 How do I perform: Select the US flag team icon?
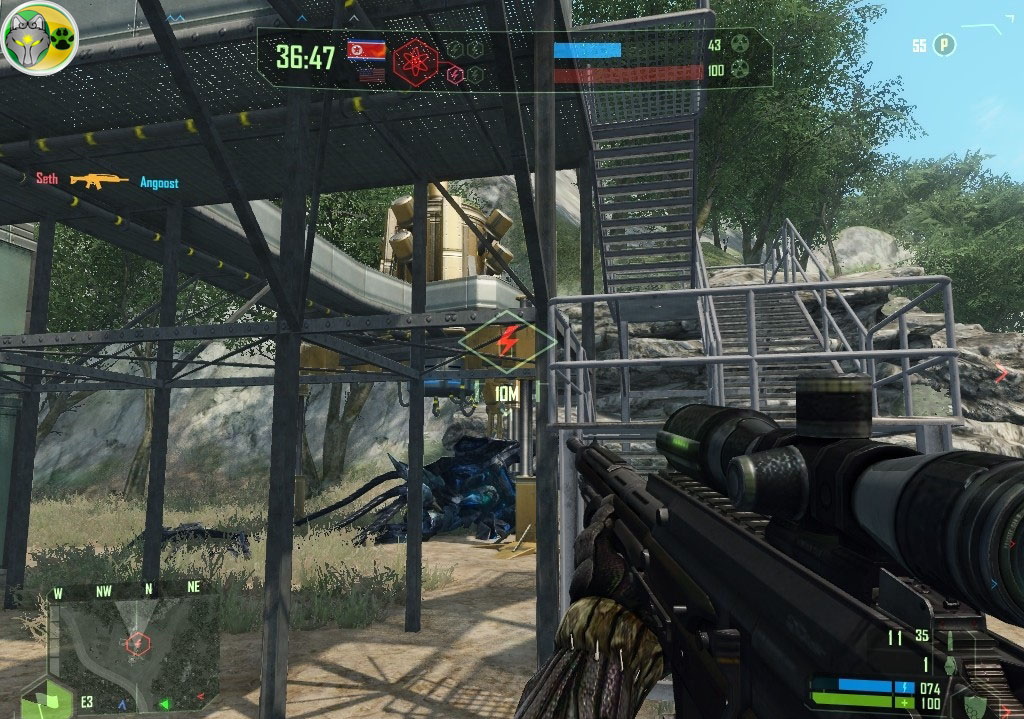click(371, 75)
